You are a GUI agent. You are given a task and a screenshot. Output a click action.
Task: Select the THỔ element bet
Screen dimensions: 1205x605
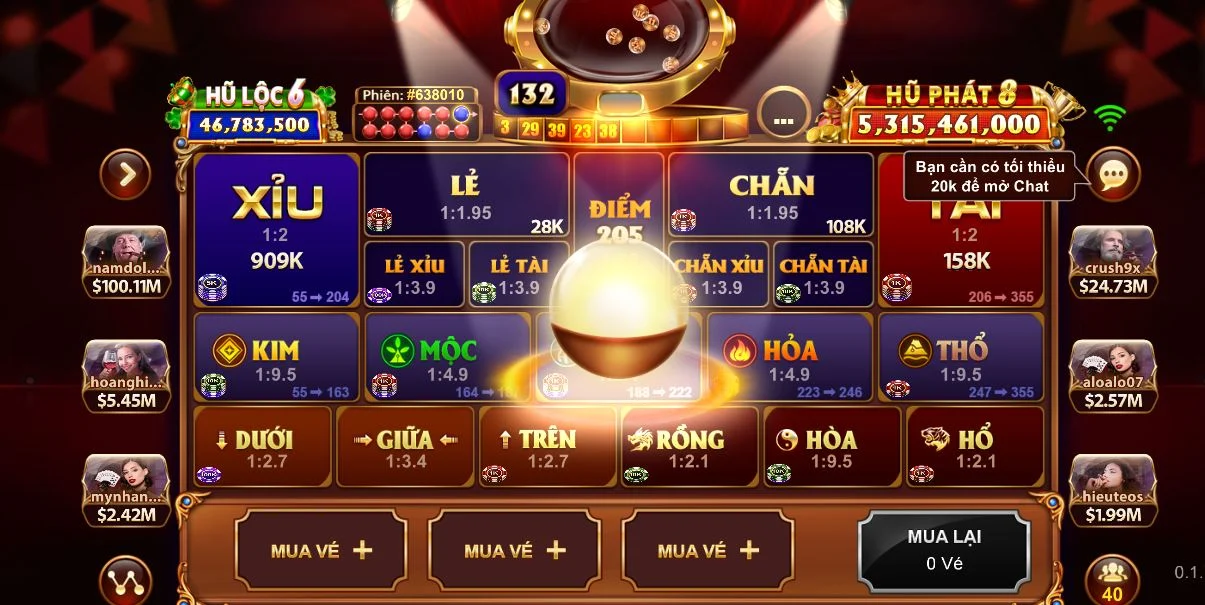(x=960, y=357)
